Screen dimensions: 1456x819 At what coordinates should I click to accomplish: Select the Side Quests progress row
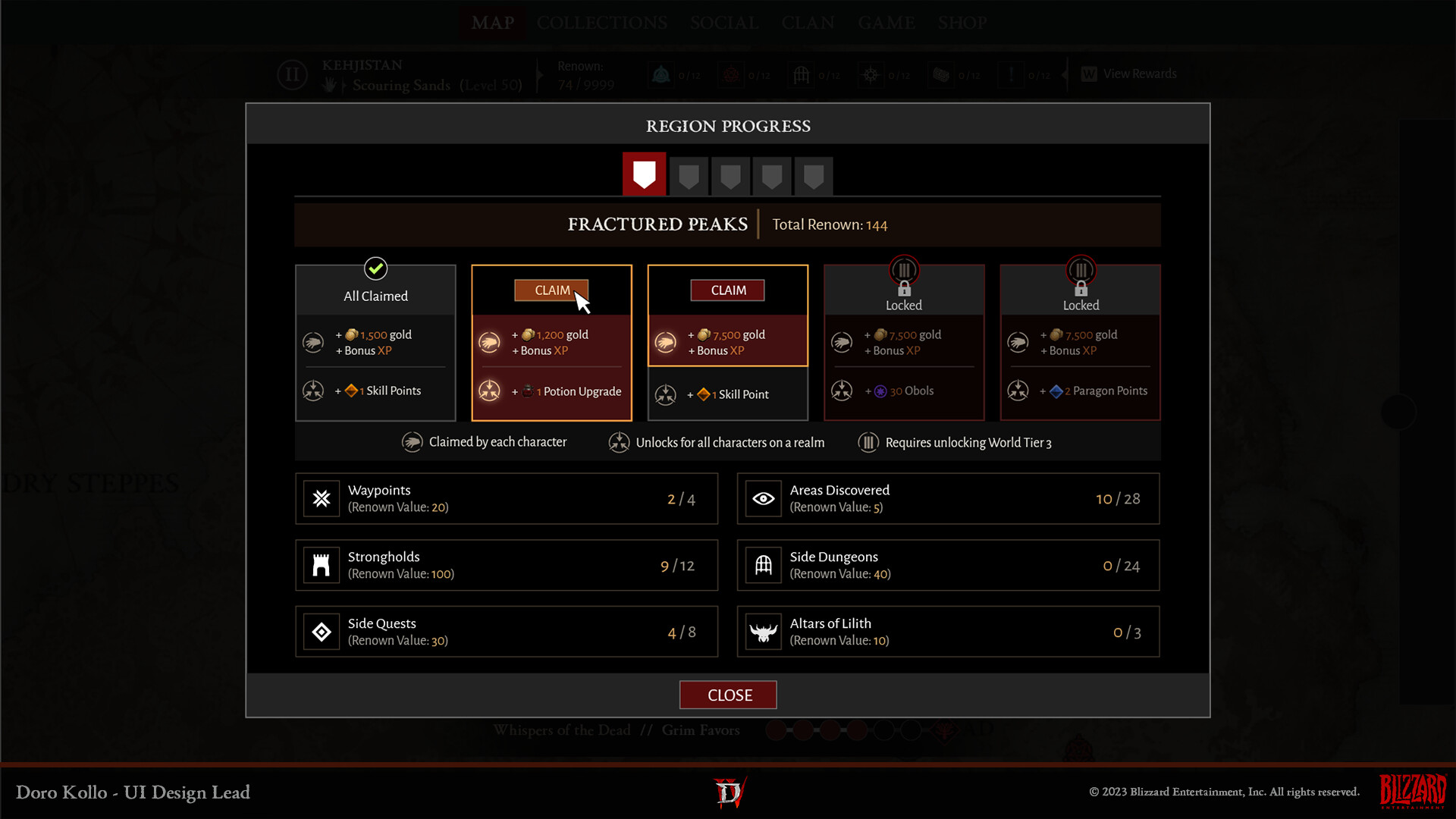coord(506,632)
